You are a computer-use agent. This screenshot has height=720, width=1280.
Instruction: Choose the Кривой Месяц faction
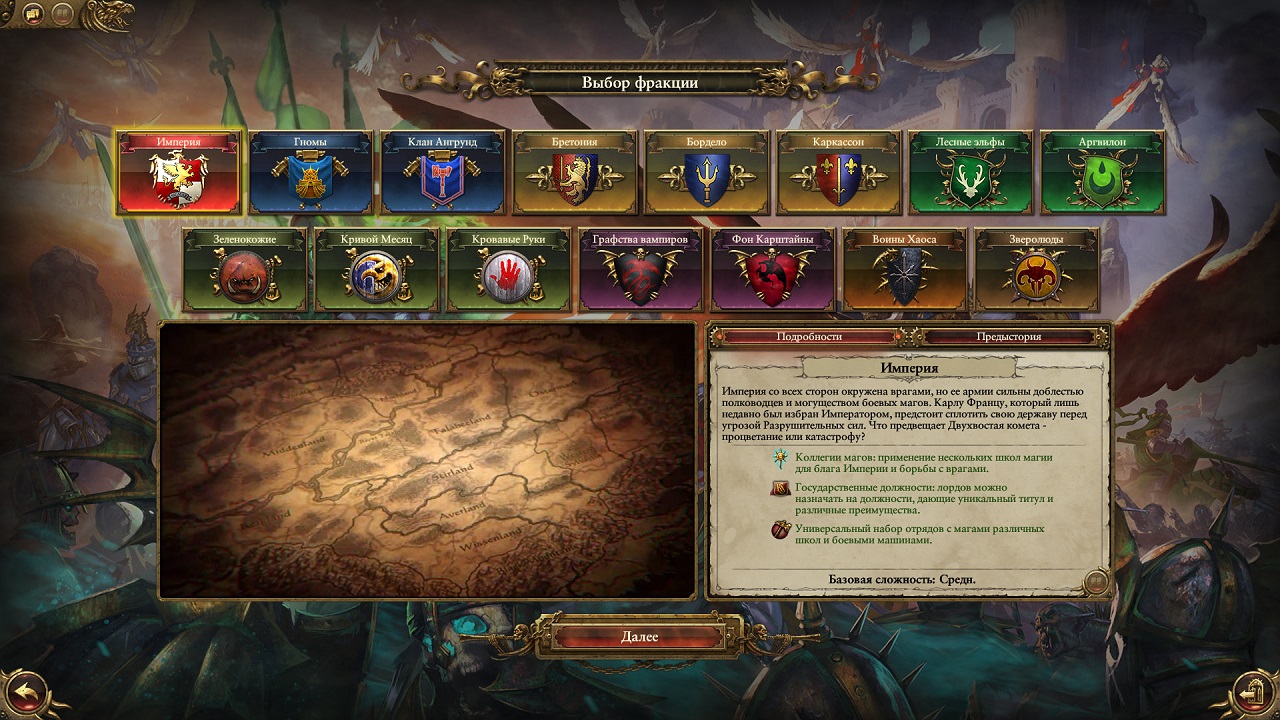pyautogui.click(x=377, y=269)
